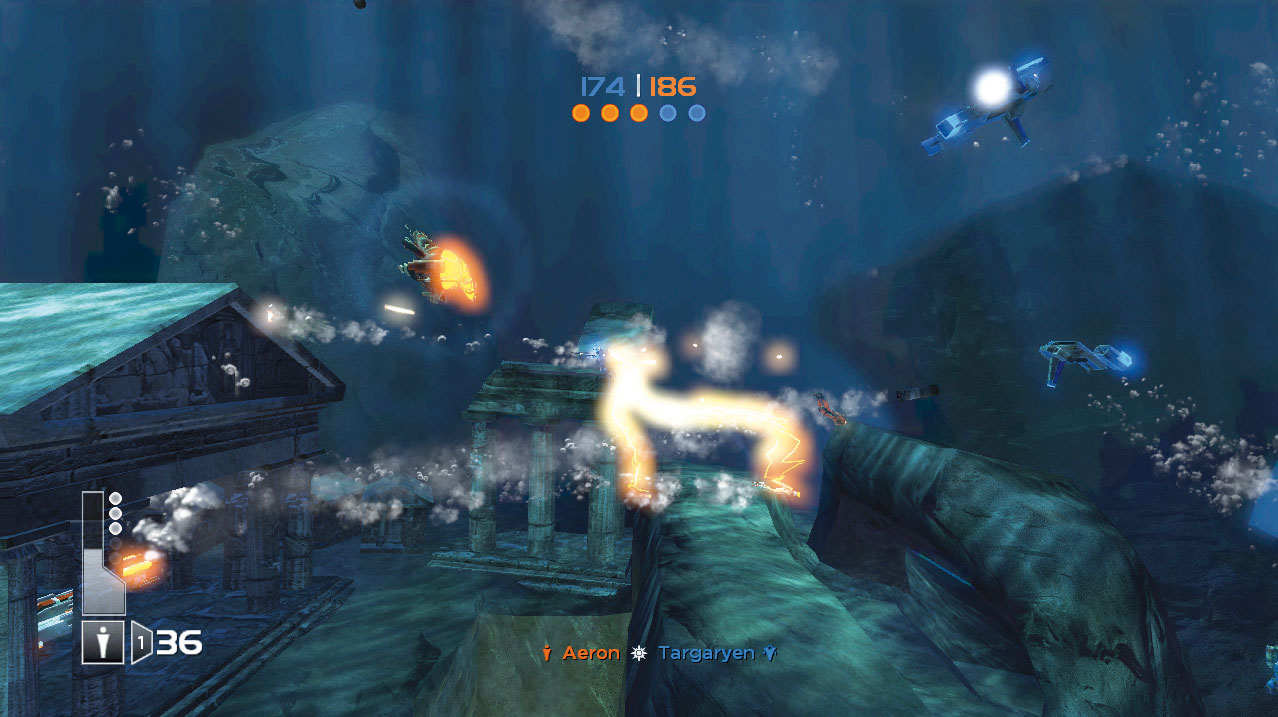Select the weapon slot 1 marker
Screen dimensions: 1278x717
tap(142, 643)
